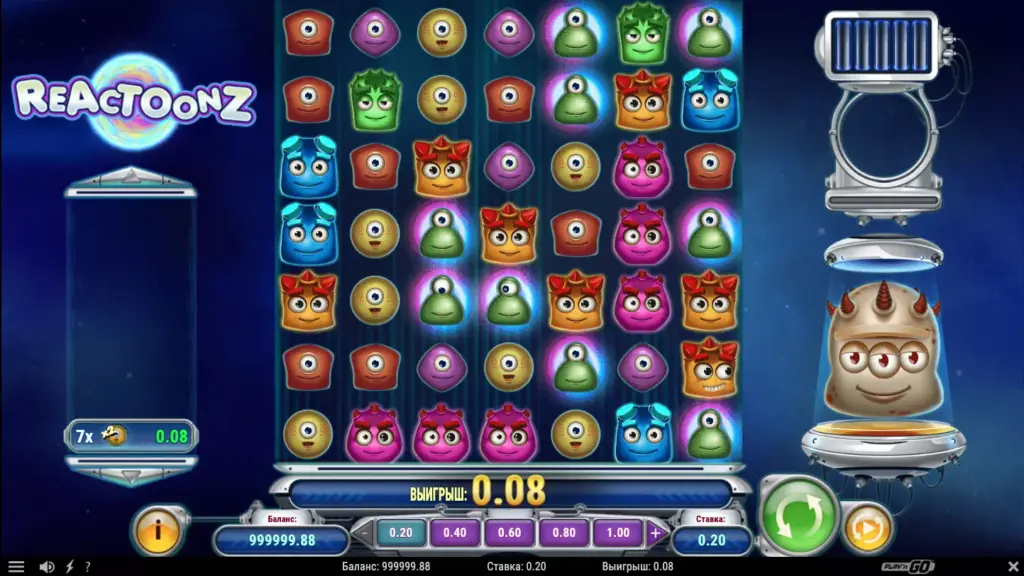
Task: Decrease the bet with the minus button
Action: (362, 533)
